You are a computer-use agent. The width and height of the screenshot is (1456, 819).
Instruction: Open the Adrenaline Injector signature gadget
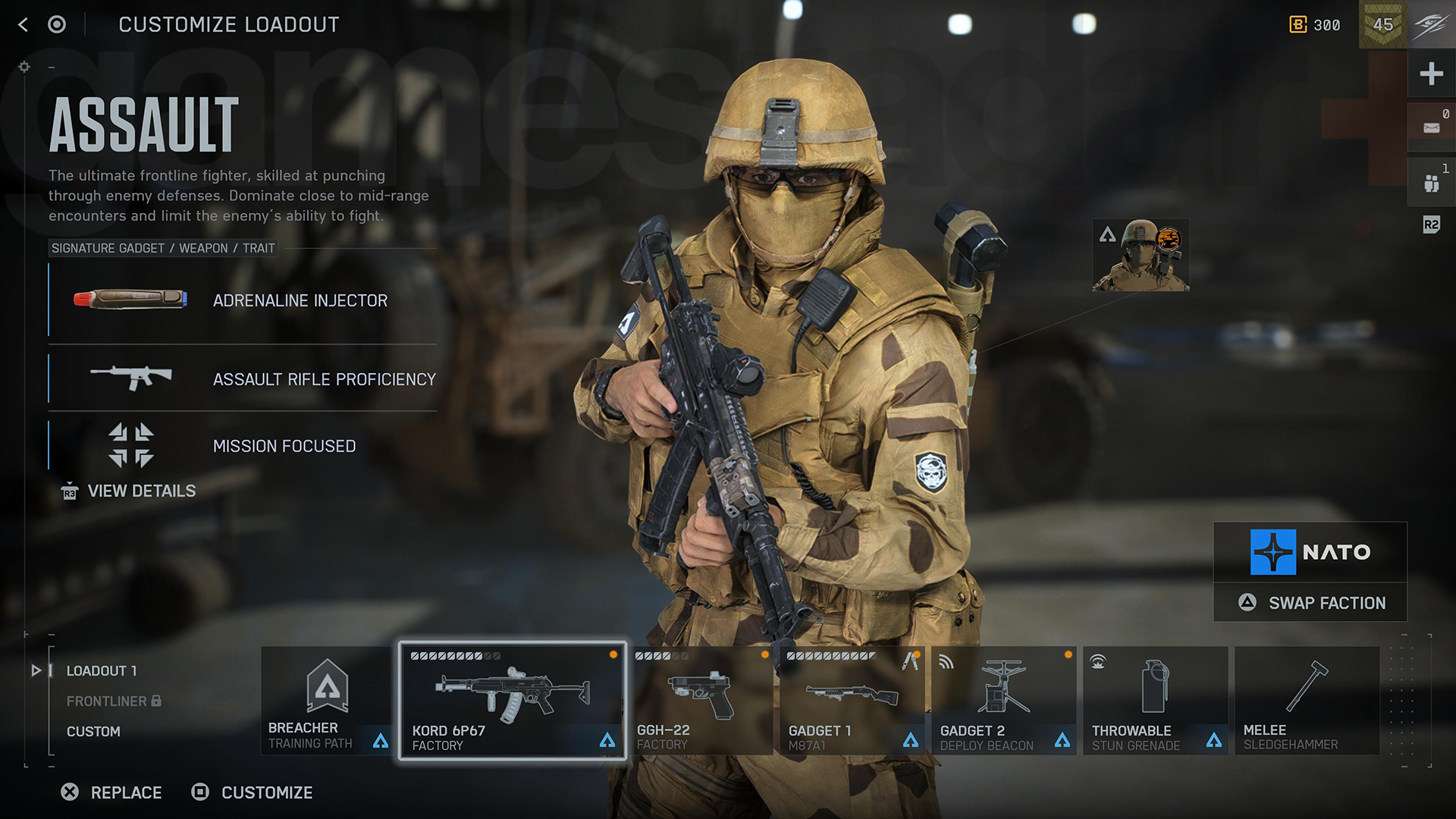coord(130,299)
